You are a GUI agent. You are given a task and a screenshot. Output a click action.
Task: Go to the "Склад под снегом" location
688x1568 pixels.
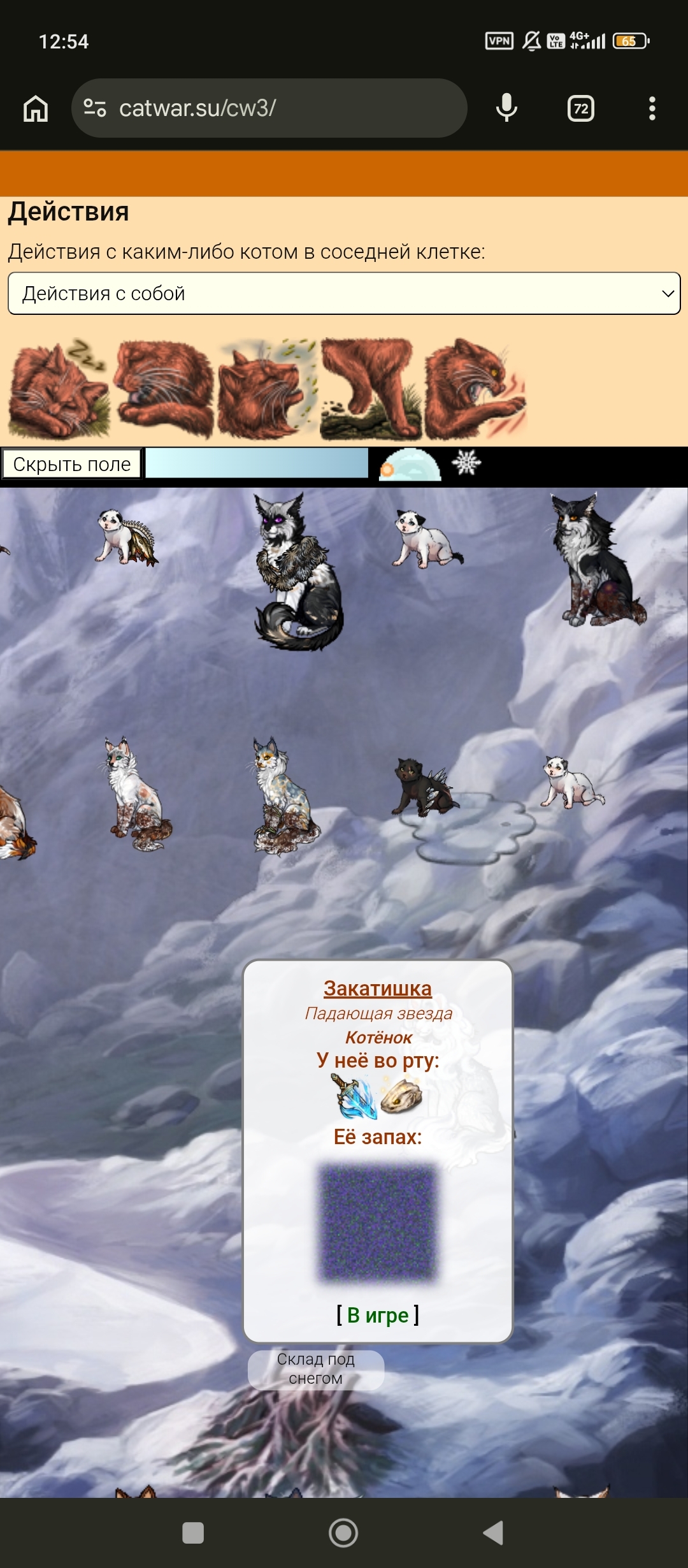(x=316, y=1368)
